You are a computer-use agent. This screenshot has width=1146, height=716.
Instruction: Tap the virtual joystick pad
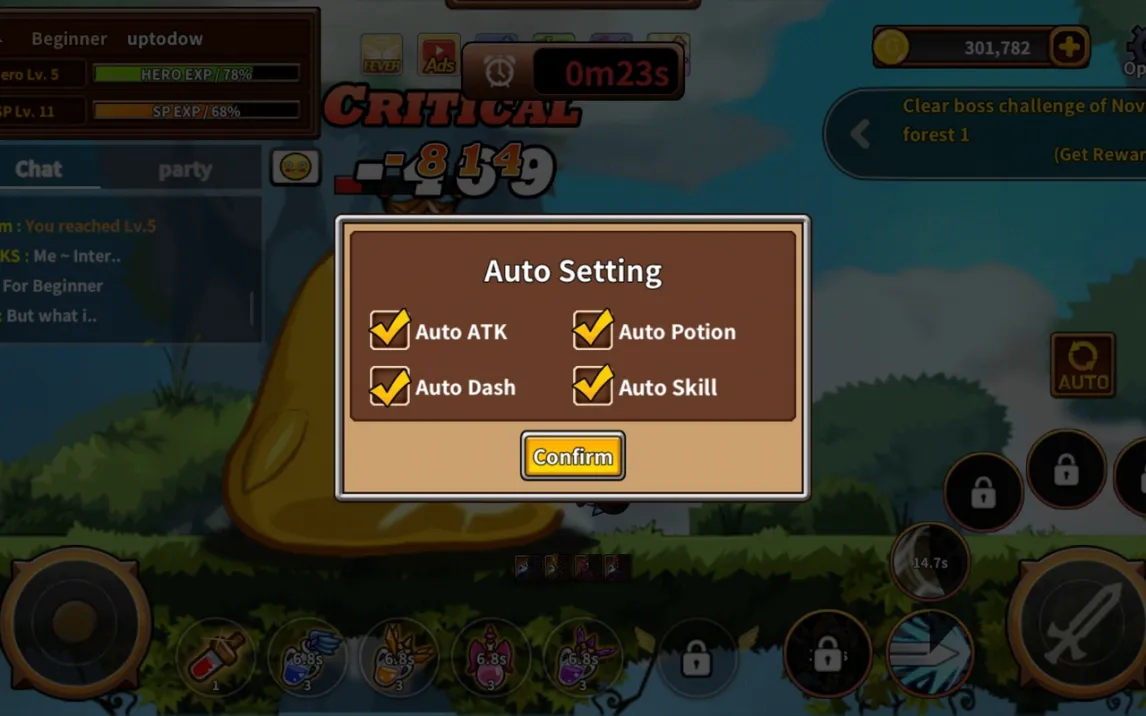75,622
